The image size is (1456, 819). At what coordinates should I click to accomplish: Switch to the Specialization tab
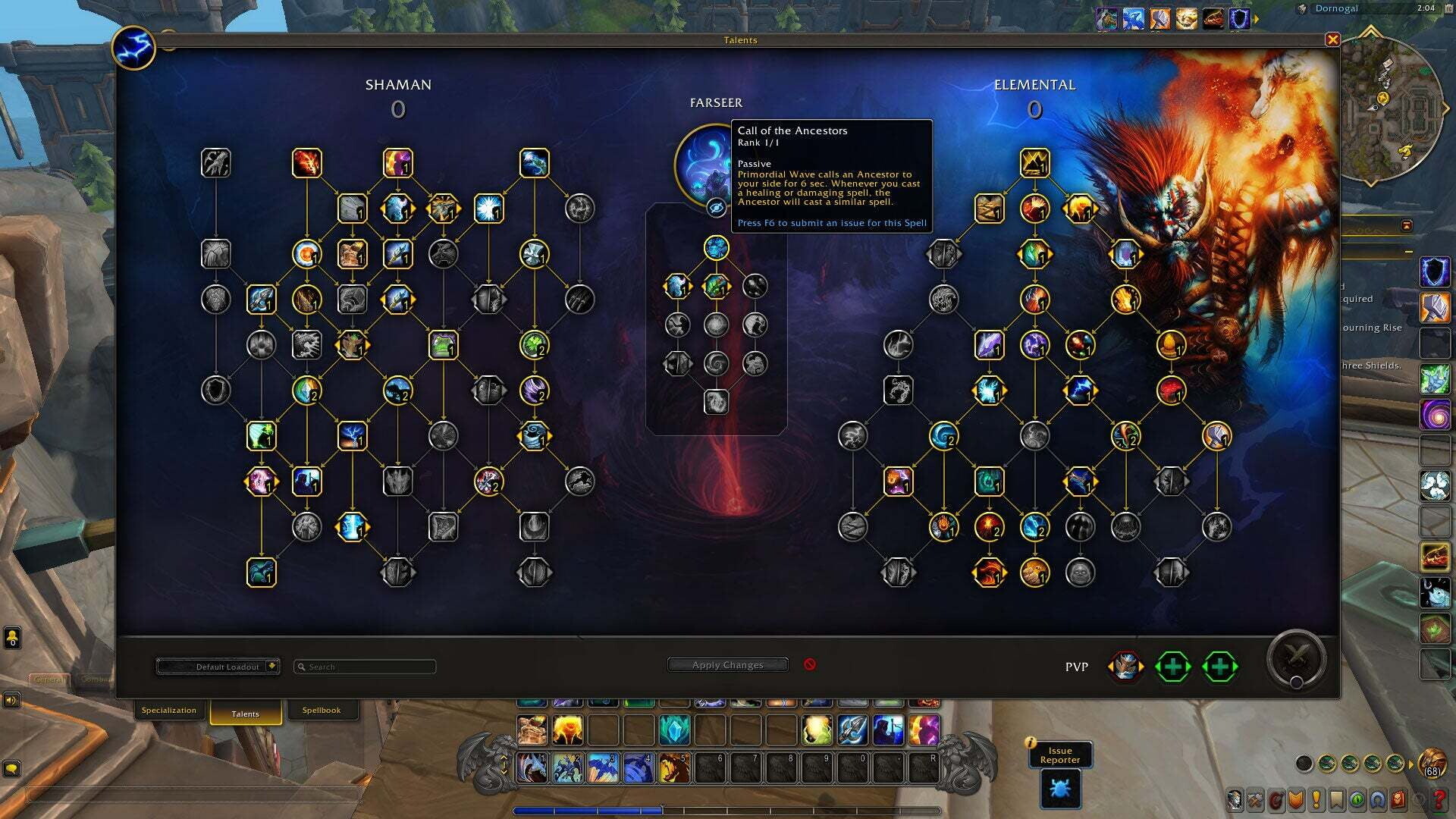point(168,711)
